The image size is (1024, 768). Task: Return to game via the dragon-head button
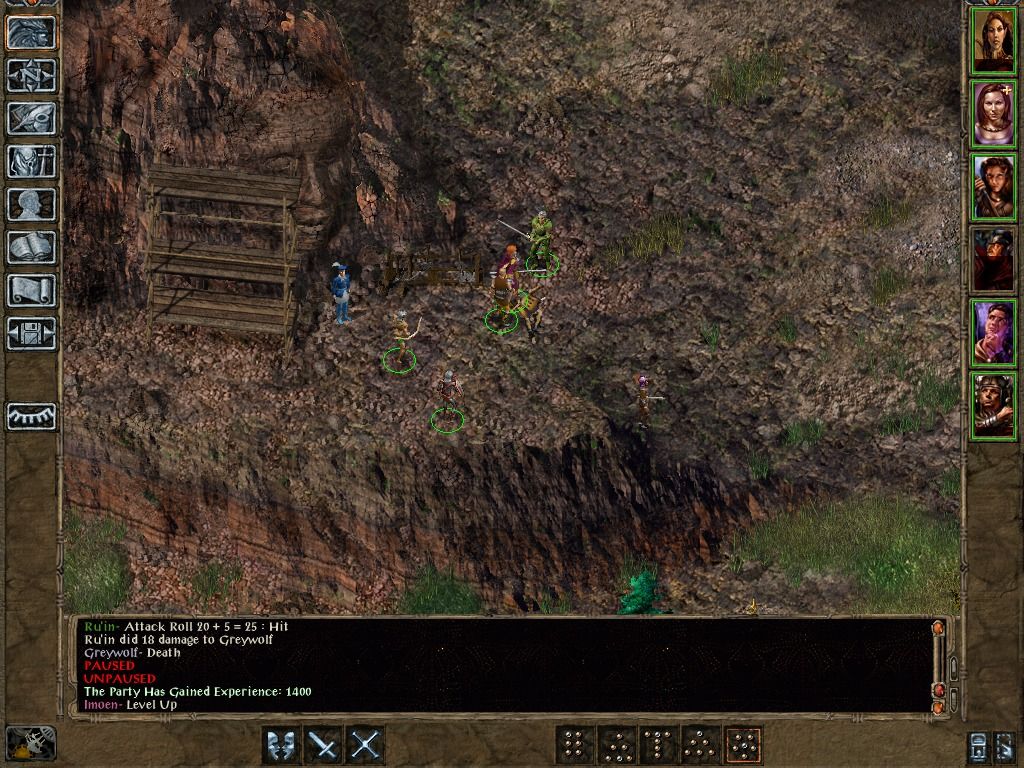(x=31, y=32)
